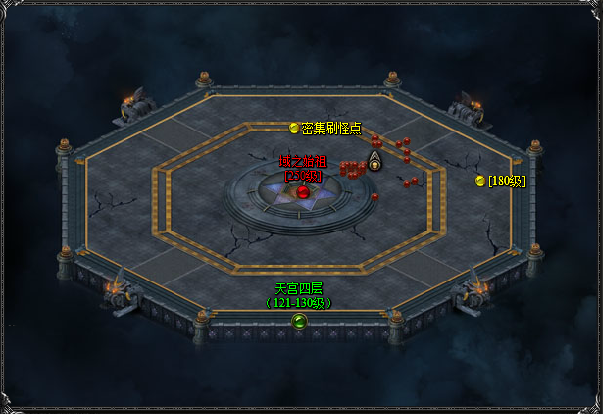Choose the yellow [180级] map marker

click(480, 181)
